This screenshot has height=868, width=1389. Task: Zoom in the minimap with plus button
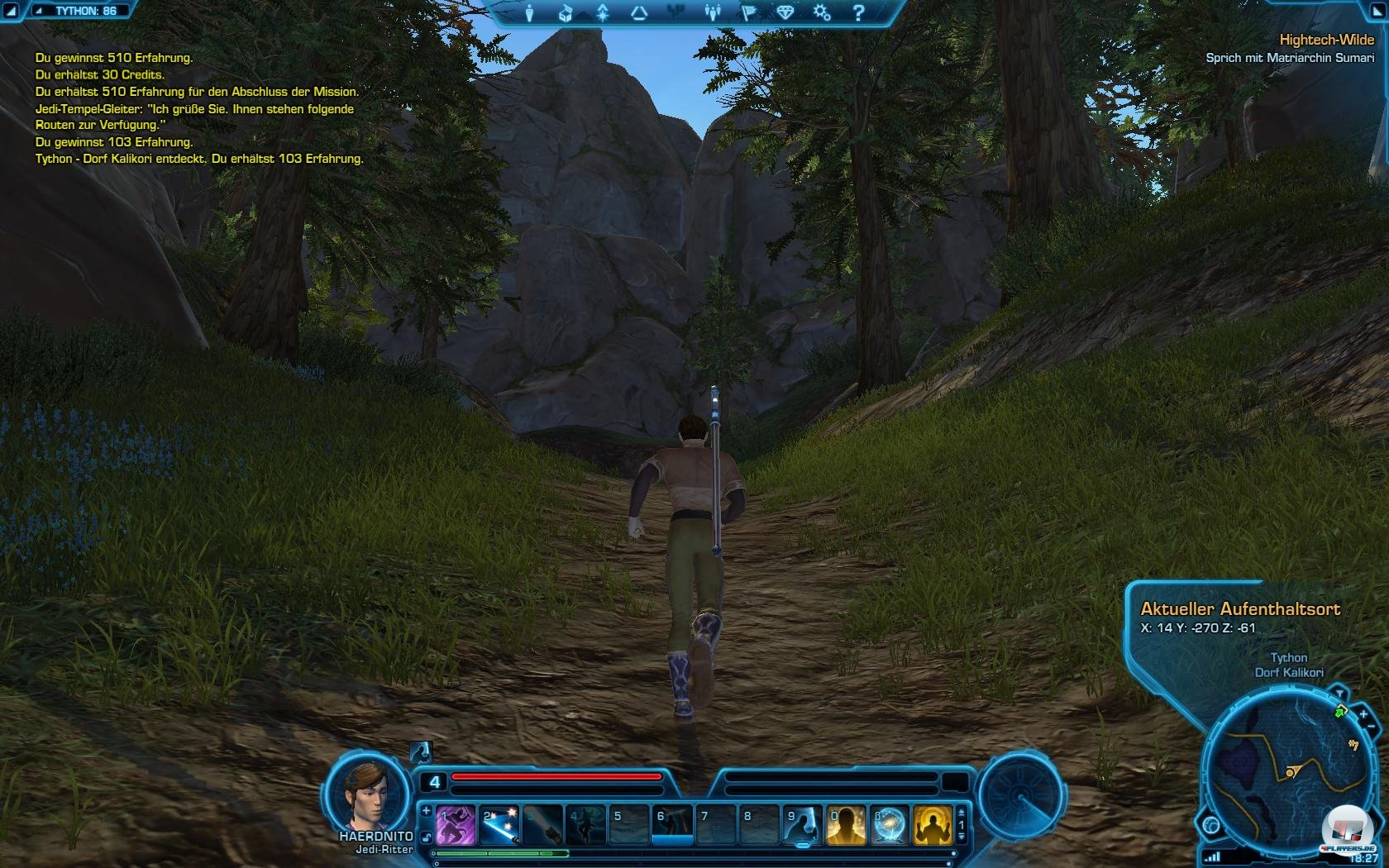click(x=1363, y=714)
